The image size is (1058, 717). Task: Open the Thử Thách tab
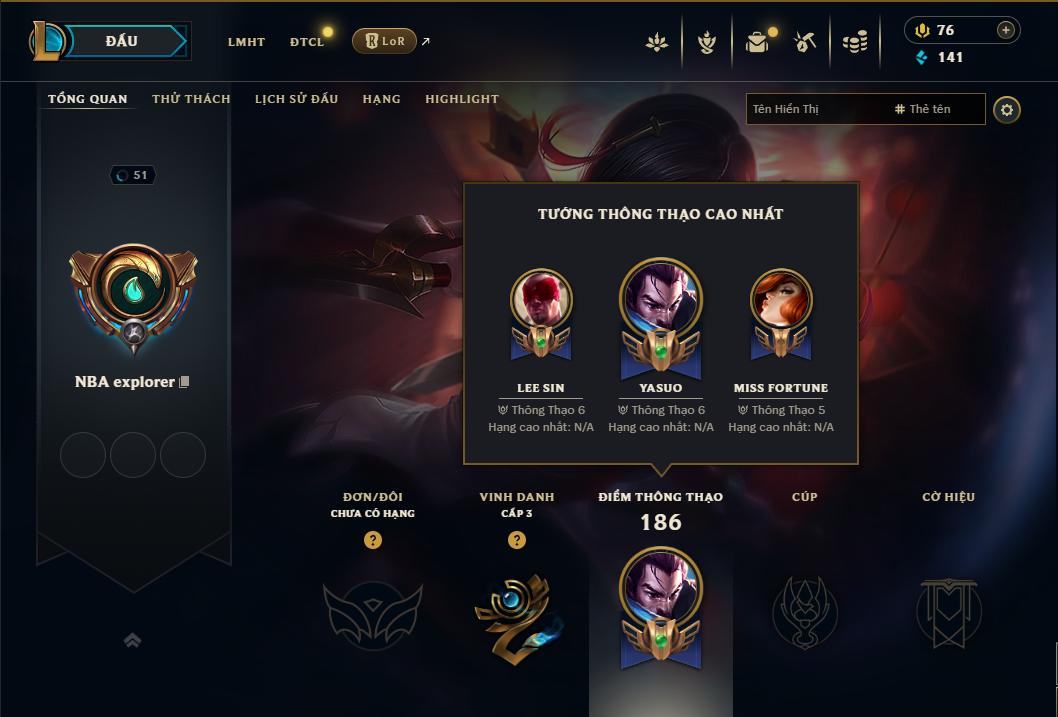191,99
